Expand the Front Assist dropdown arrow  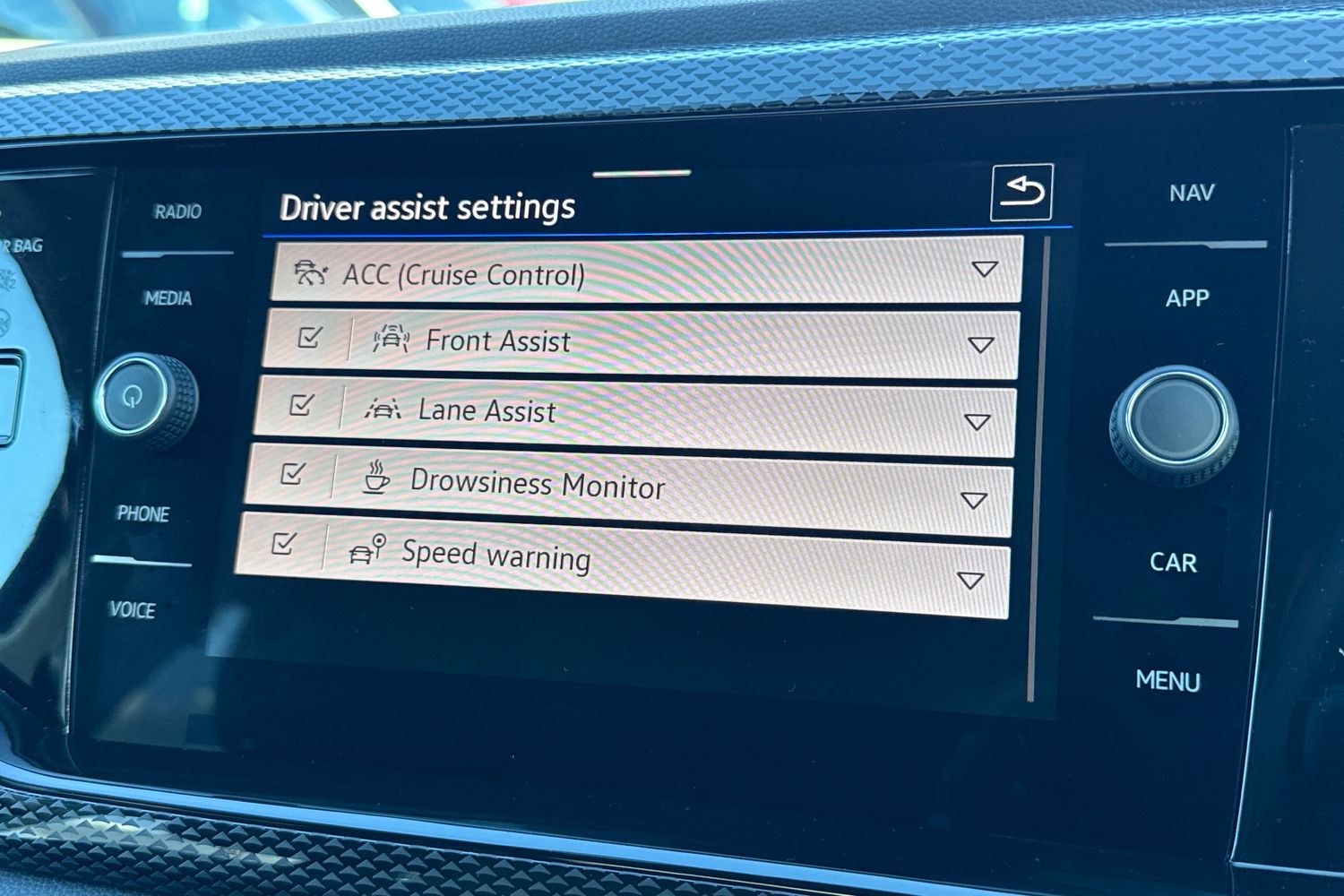tap(981, 344)
